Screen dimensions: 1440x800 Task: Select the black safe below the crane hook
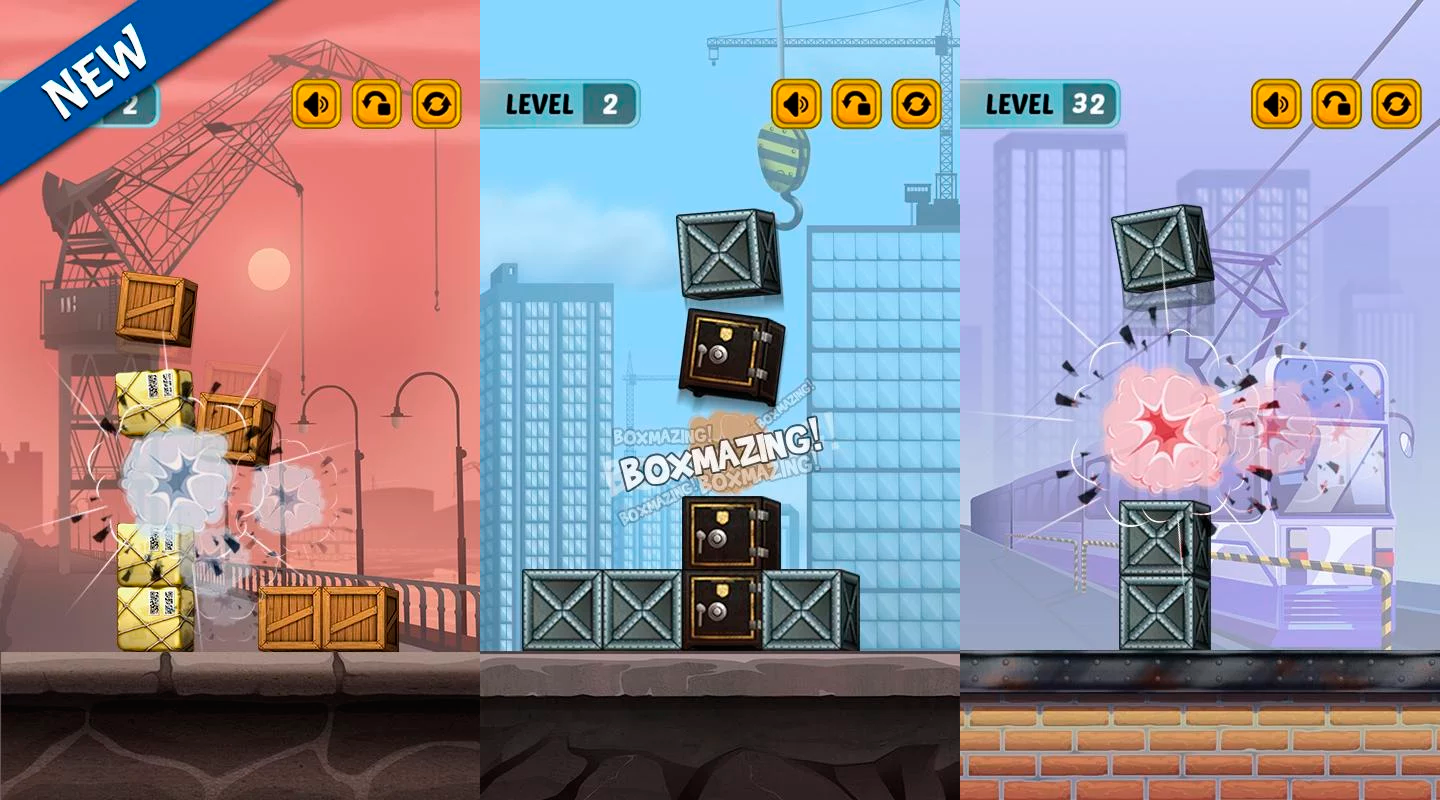click(729, 355)
